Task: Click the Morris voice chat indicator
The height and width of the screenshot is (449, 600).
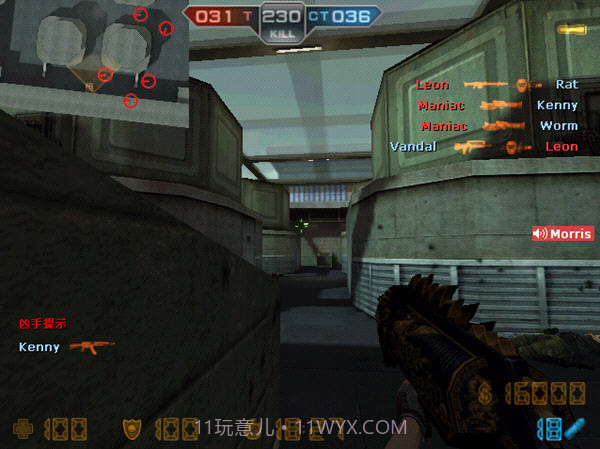Action: (x=563, y=234)
